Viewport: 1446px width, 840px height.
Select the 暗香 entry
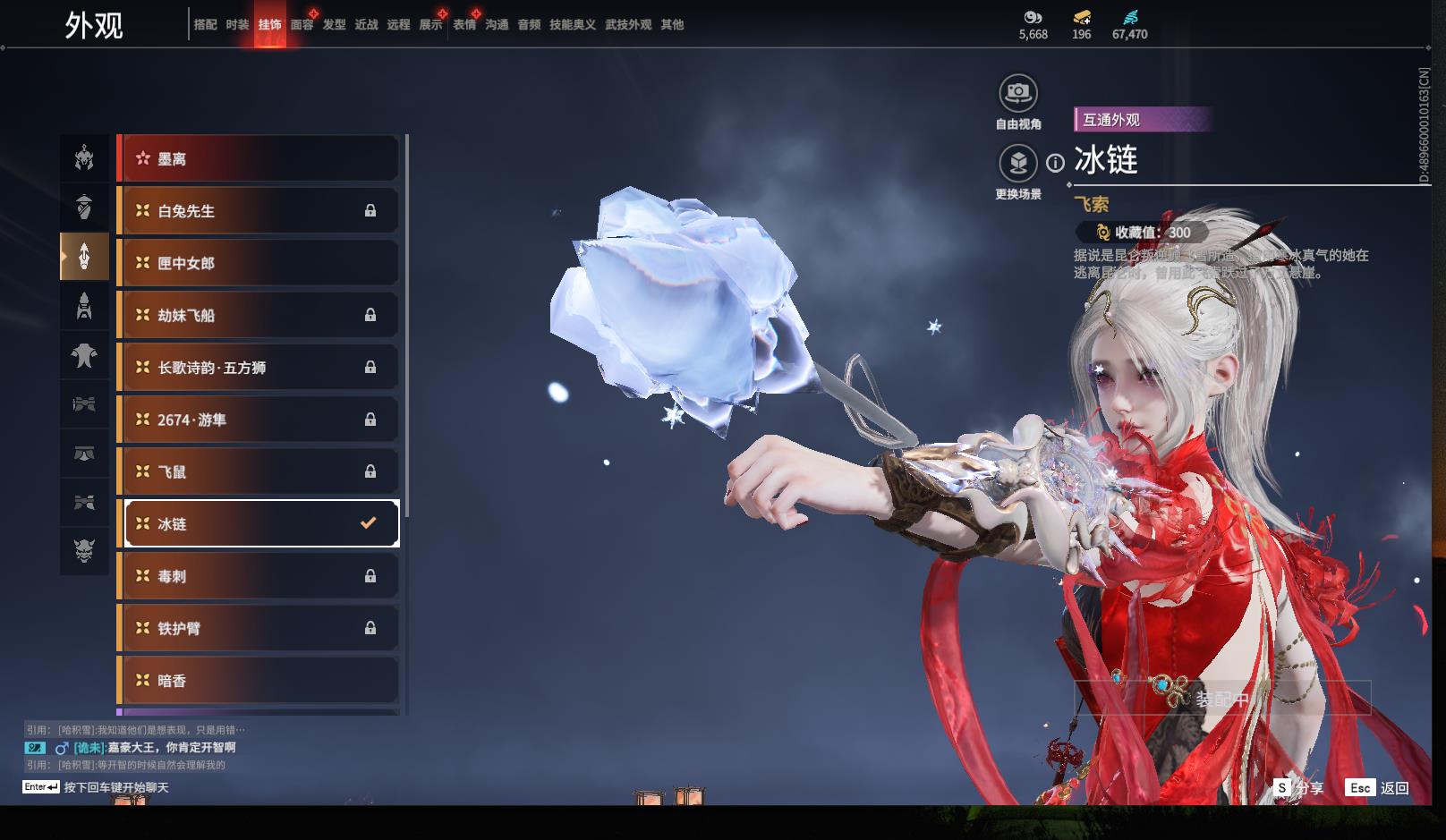point(258,681)
